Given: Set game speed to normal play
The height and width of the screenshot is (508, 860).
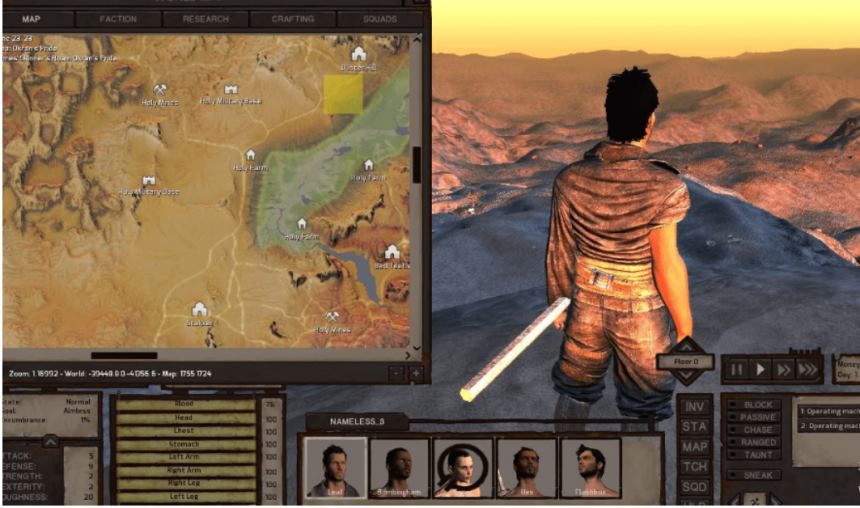Looking at the screenshot, I should pos(760,369).
